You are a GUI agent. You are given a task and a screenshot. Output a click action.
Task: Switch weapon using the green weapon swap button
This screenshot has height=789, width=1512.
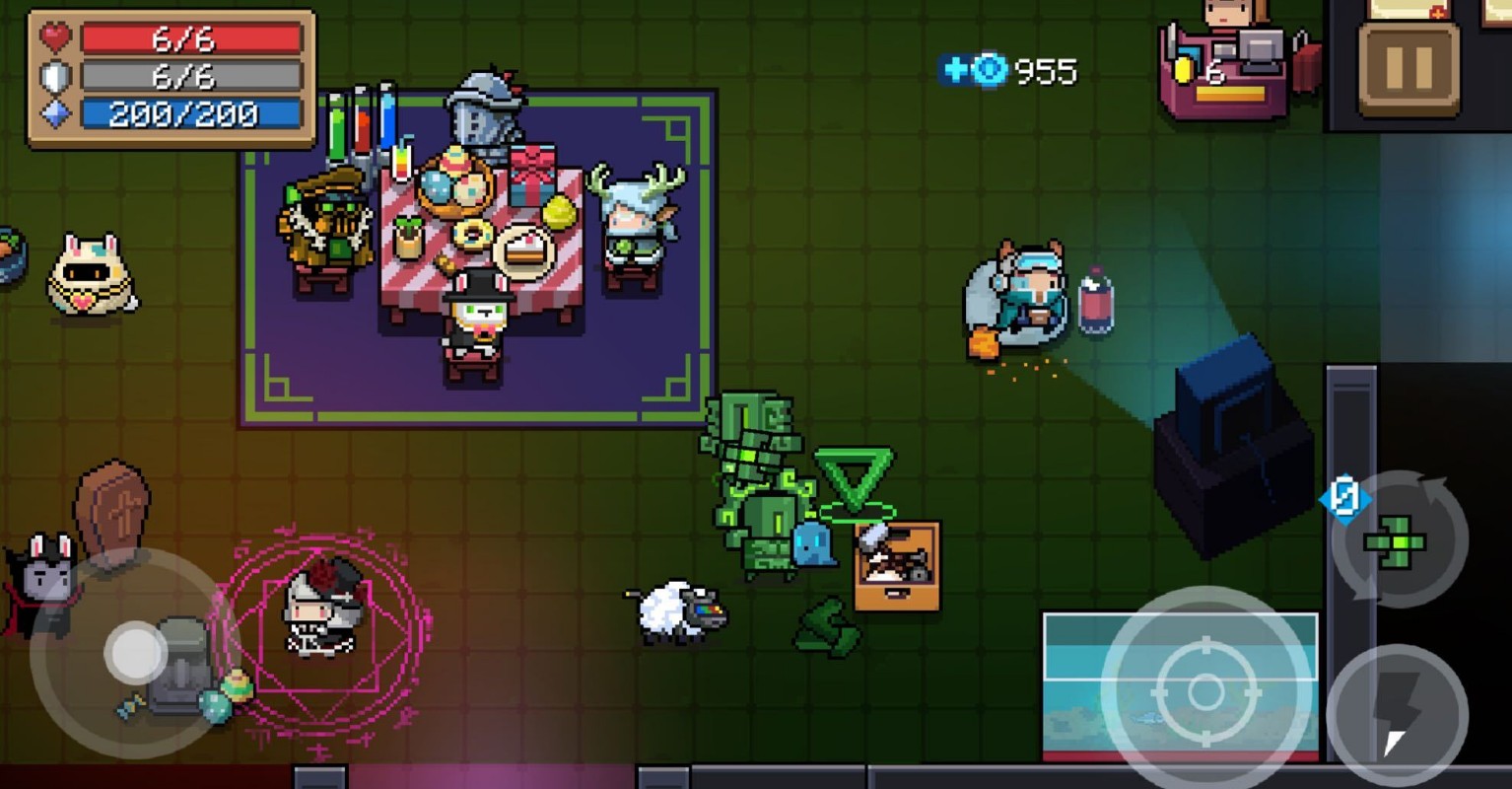[1398, 540]
